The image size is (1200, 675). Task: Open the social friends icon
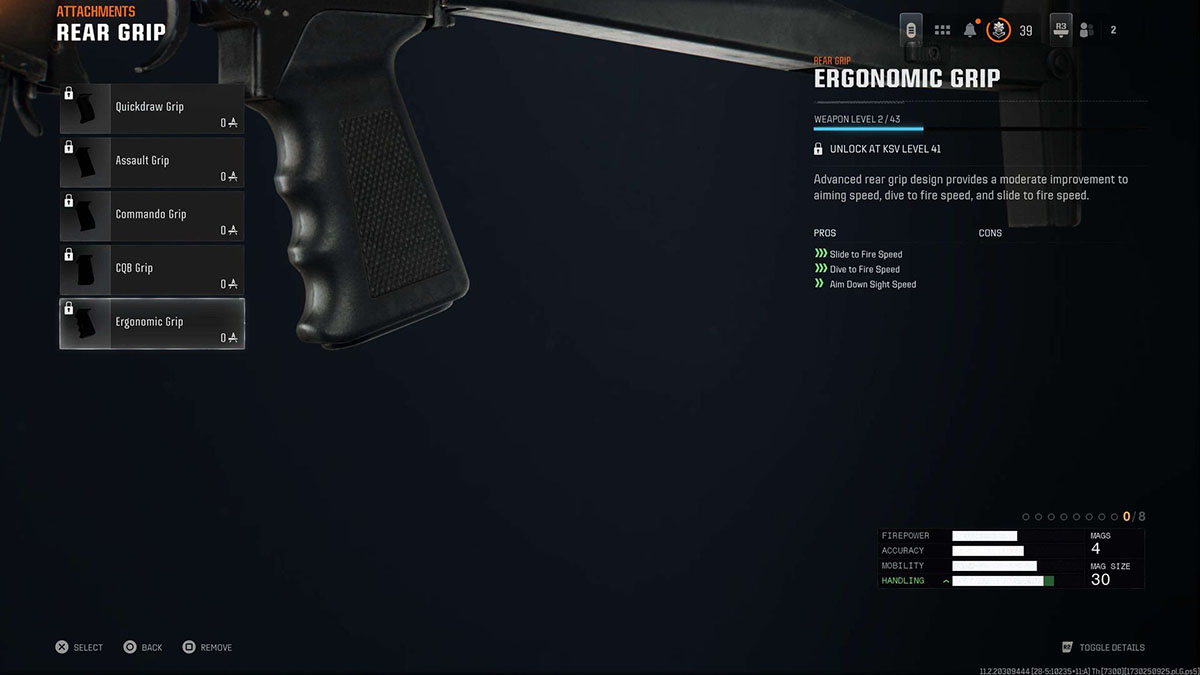coord(1087,30)
